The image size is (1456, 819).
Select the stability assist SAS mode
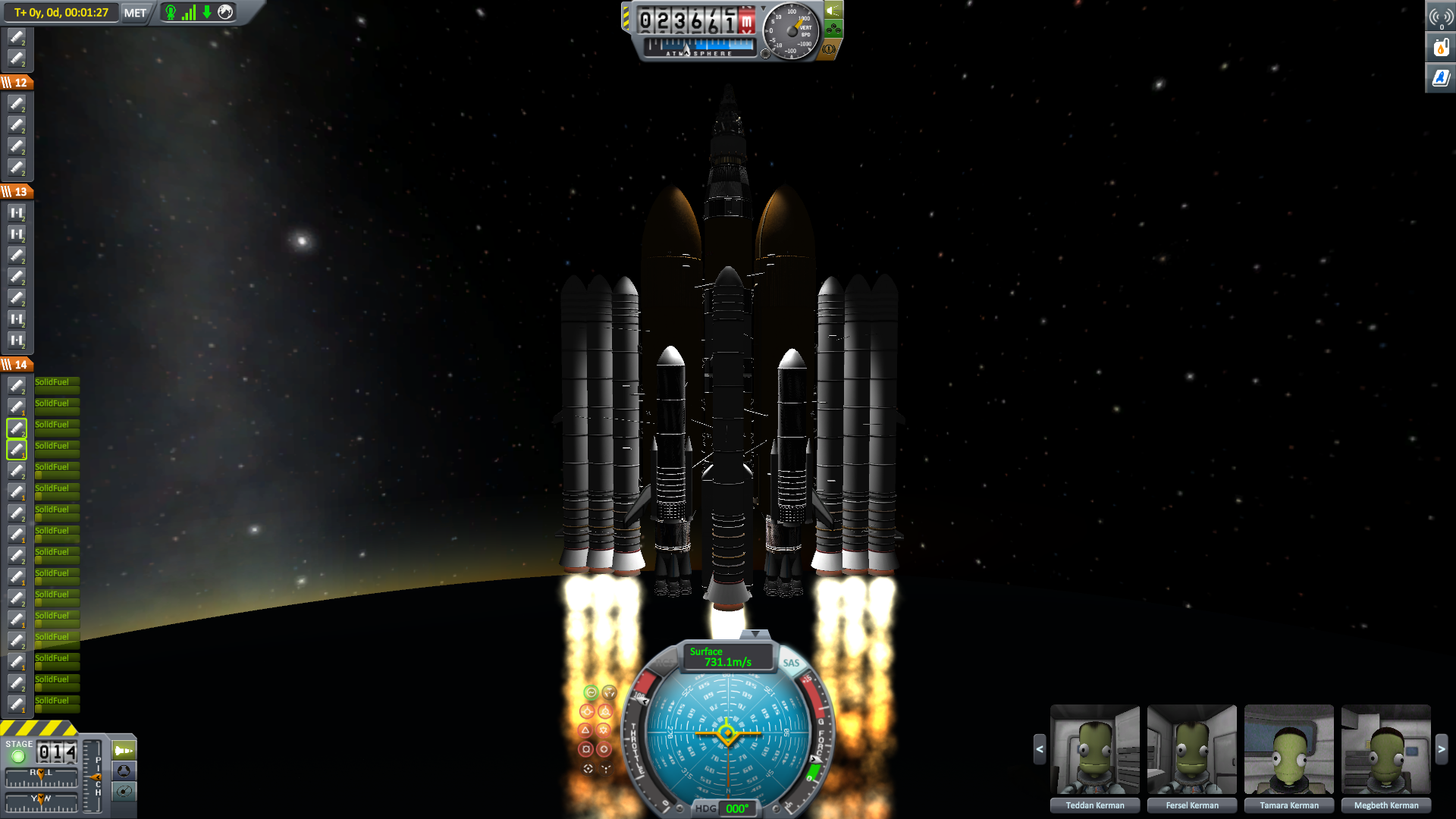click(591, 692)
